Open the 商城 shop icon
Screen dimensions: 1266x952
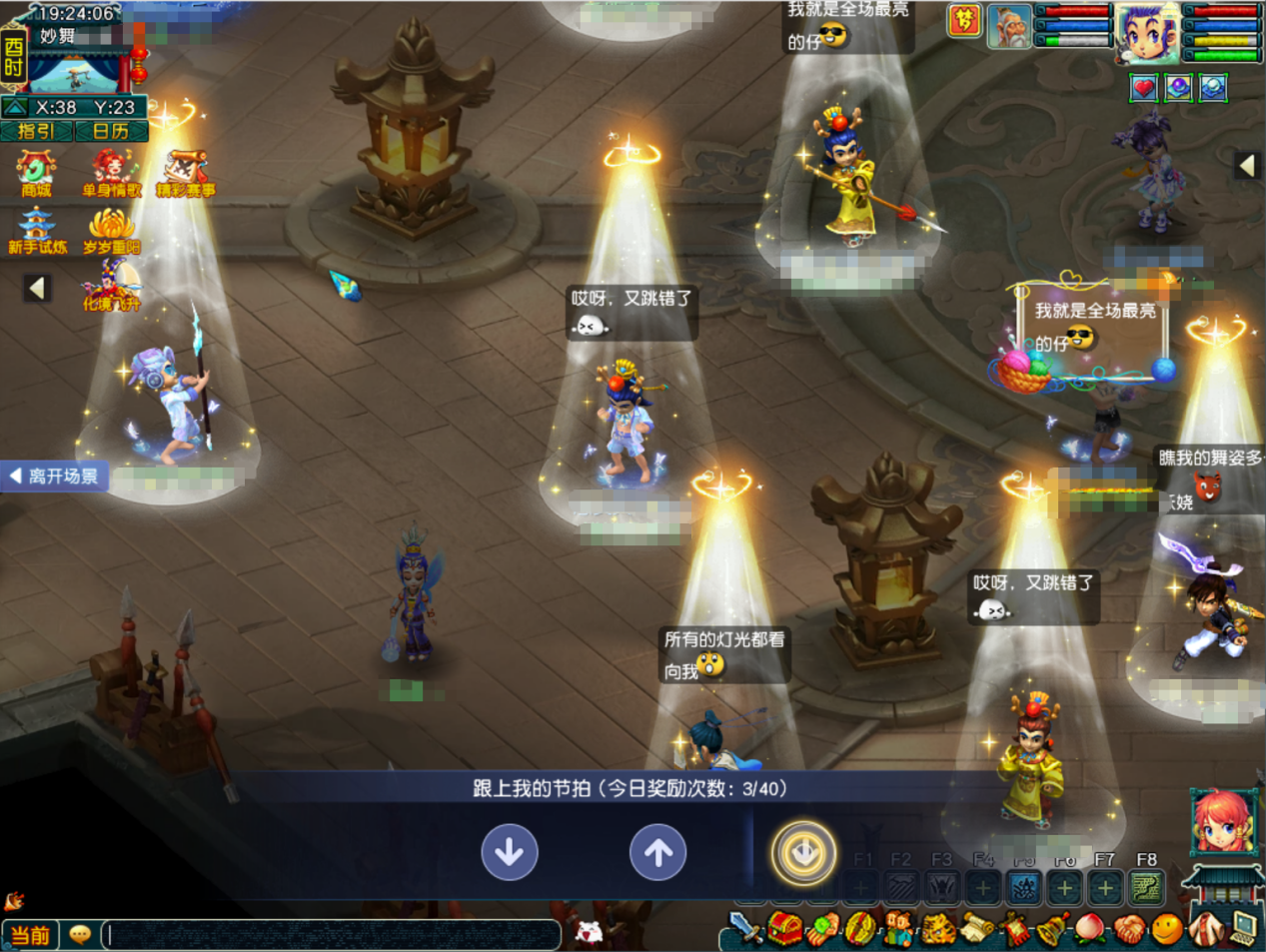click(36, 173)
